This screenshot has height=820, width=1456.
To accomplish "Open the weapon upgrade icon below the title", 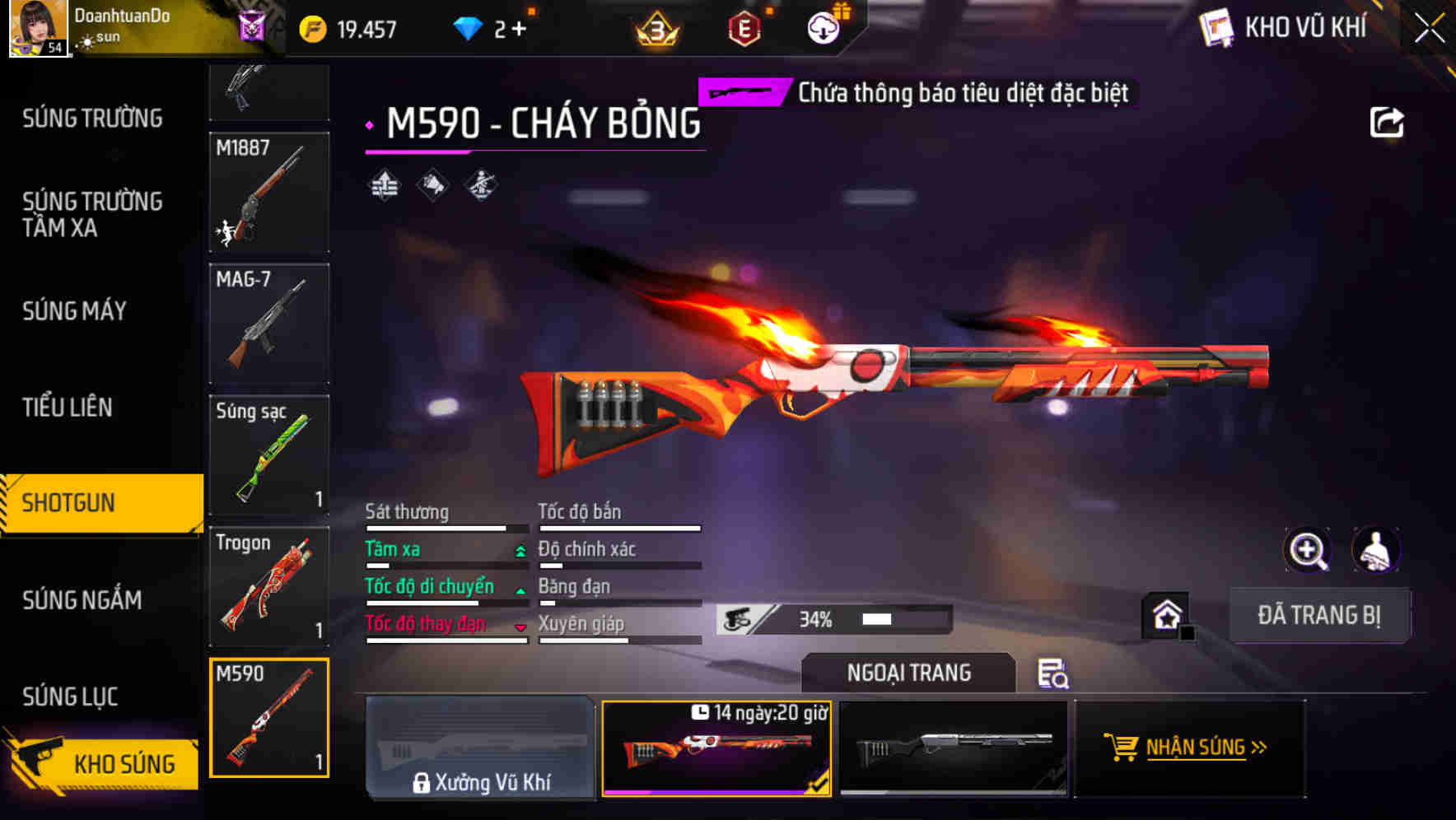I will tap(384, 186).
